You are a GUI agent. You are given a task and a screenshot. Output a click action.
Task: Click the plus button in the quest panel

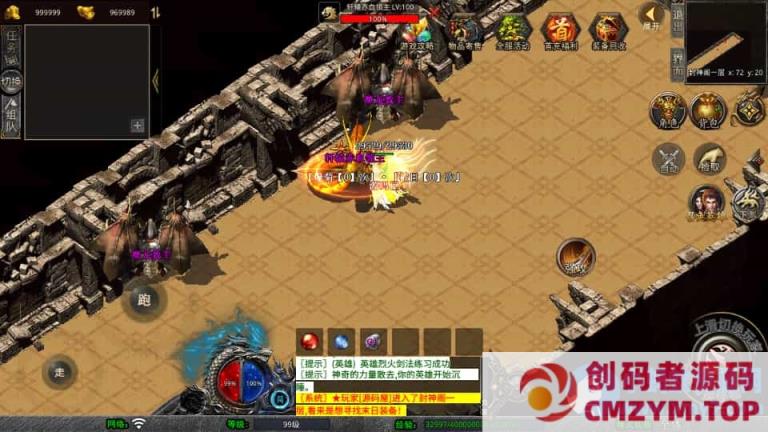pos(137,126)
